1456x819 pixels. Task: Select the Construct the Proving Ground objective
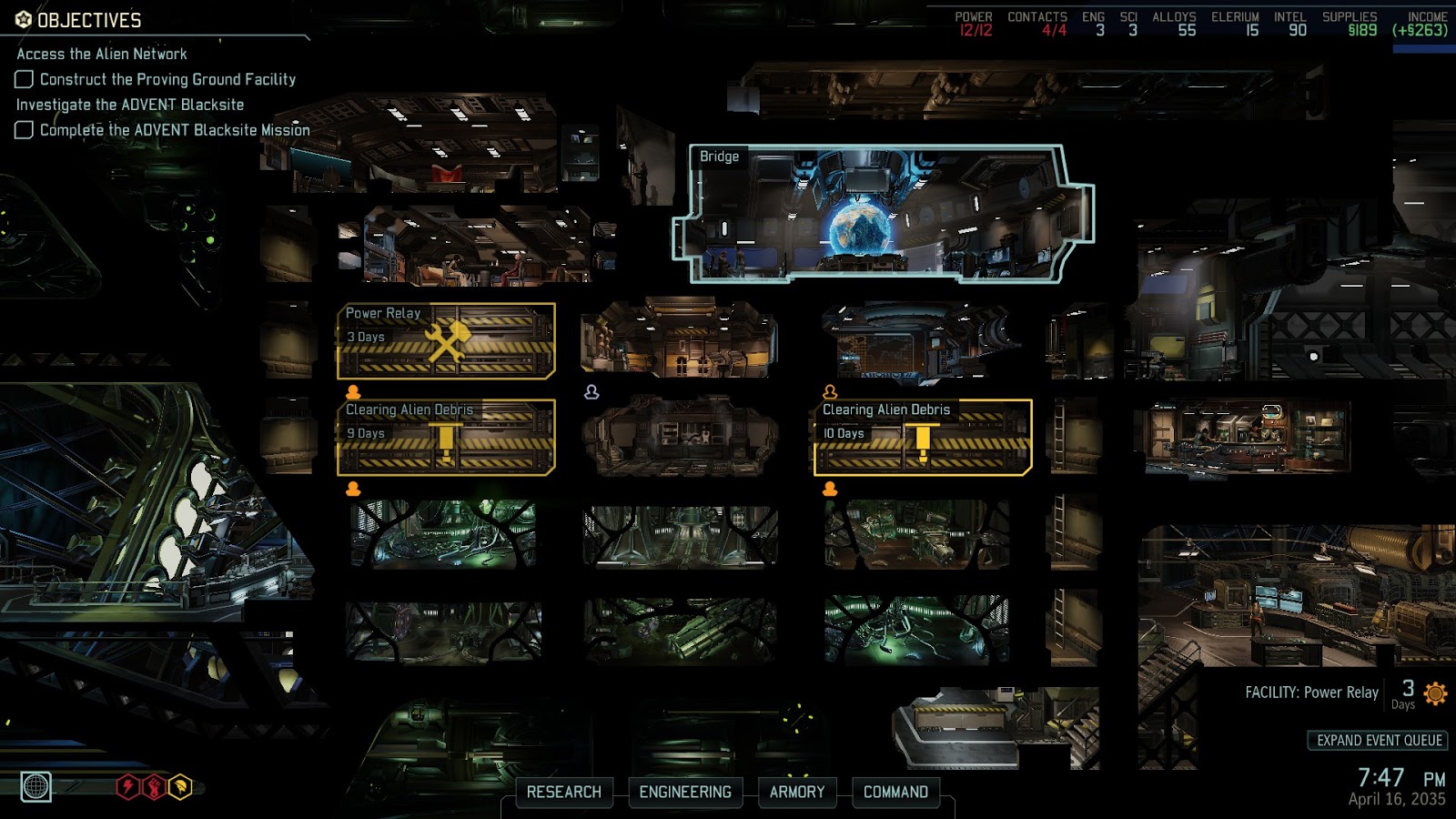tap(167, 79)
